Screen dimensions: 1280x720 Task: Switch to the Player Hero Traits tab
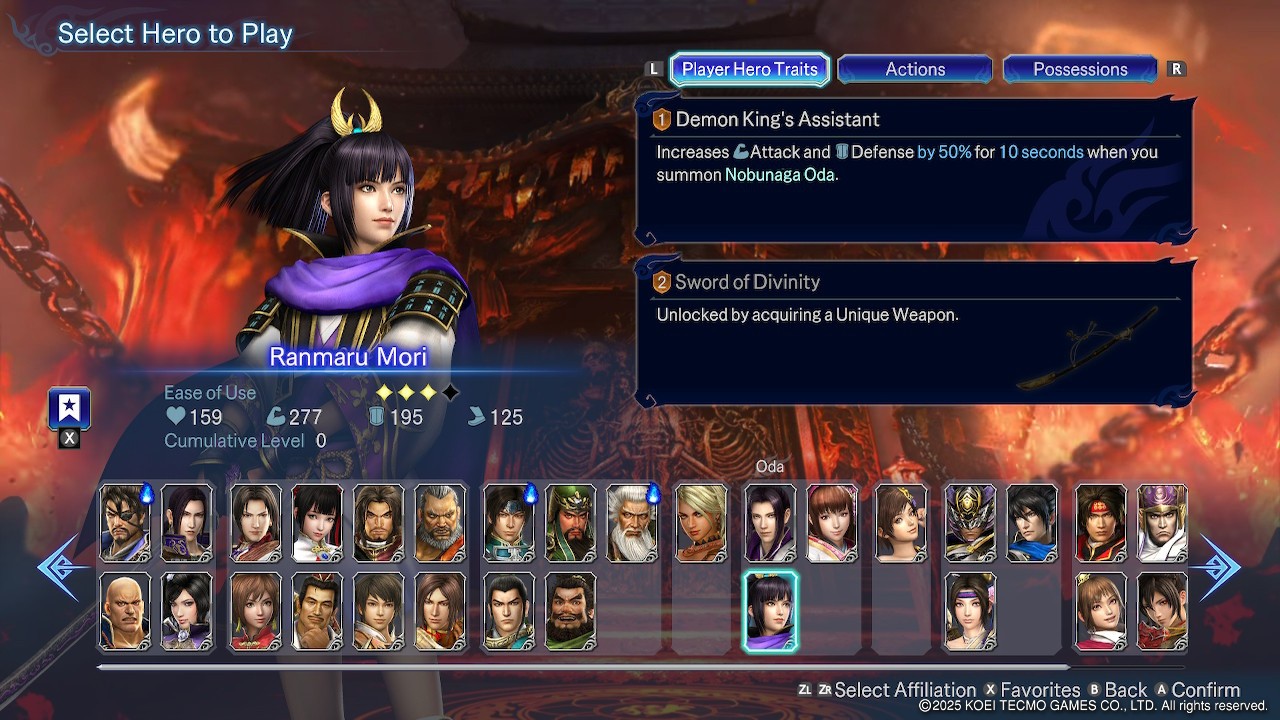[749, 69]
